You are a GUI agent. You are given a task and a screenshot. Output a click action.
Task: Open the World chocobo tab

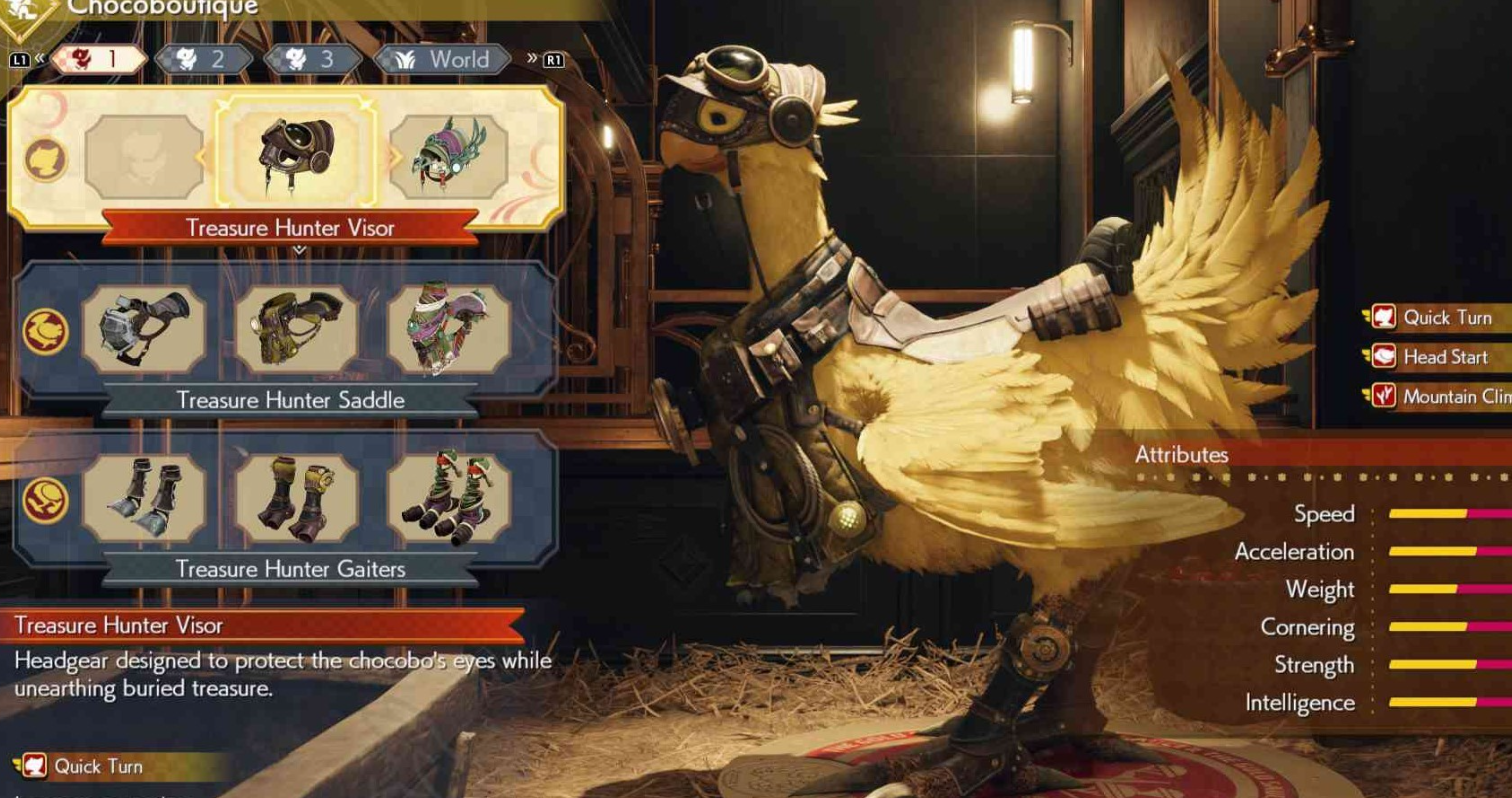pyautogui.click(x=446, y=59)
